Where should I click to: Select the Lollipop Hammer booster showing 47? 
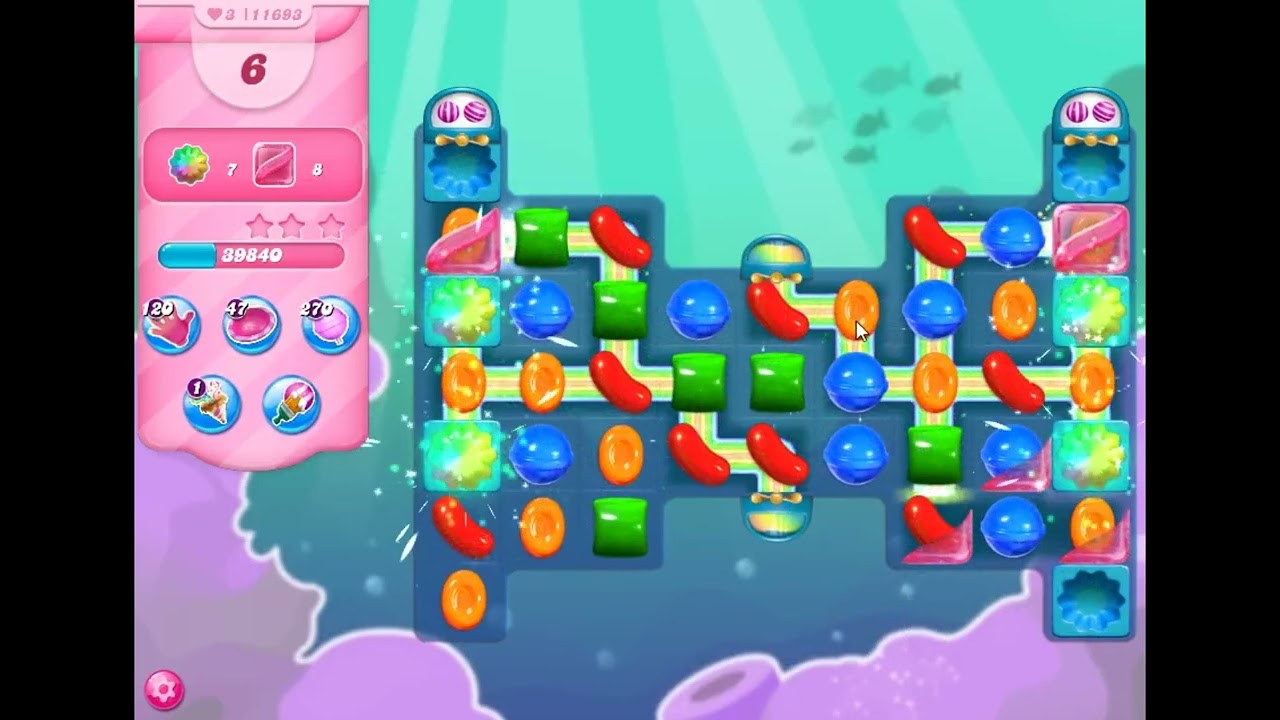coord(250,325)
